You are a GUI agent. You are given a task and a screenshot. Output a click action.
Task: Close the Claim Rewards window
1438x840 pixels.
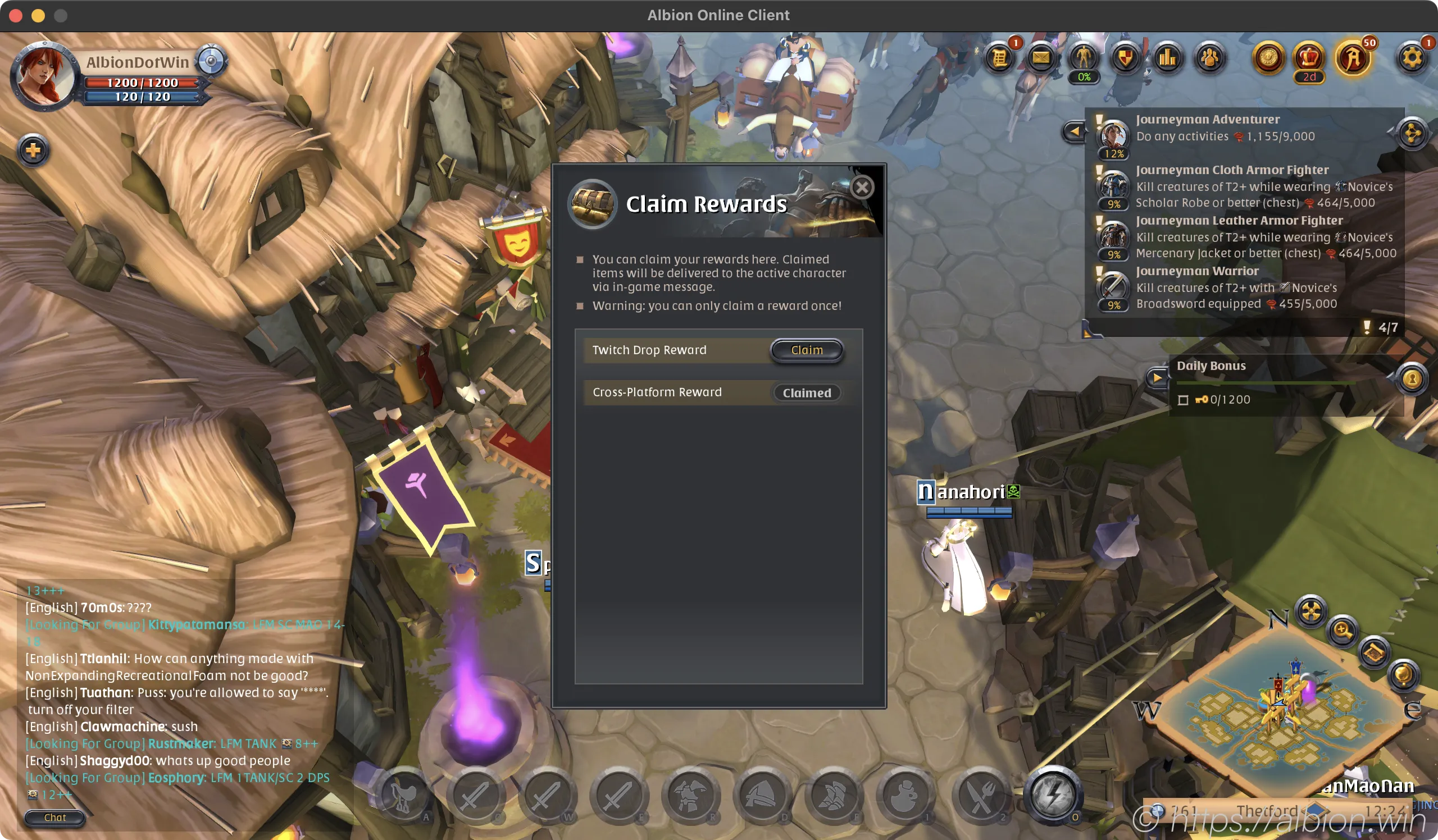click(x=862, y=187)
